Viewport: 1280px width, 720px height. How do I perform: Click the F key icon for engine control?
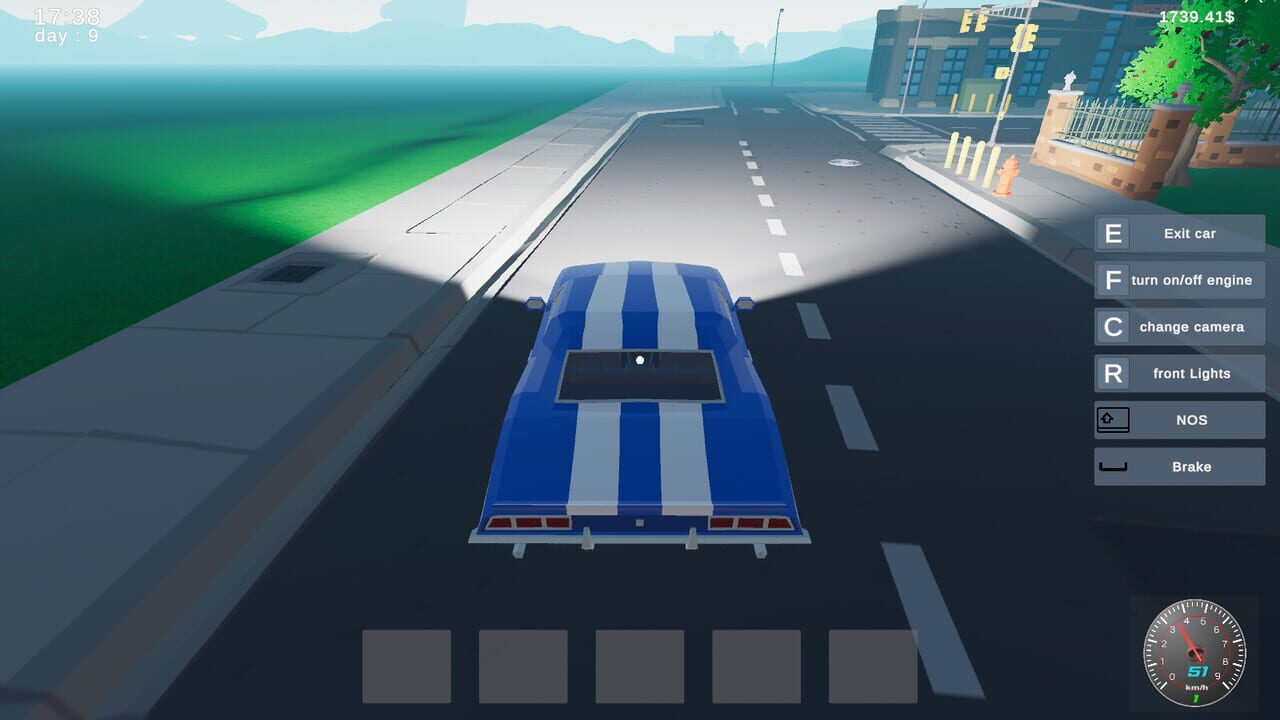(1113, 280)
